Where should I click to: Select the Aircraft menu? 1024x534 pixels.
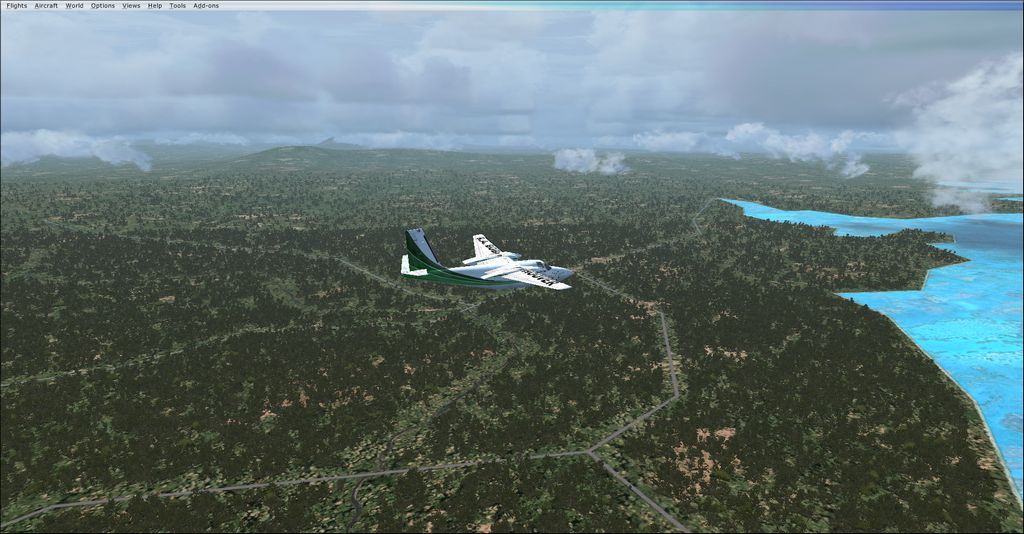tap(46, 5)
